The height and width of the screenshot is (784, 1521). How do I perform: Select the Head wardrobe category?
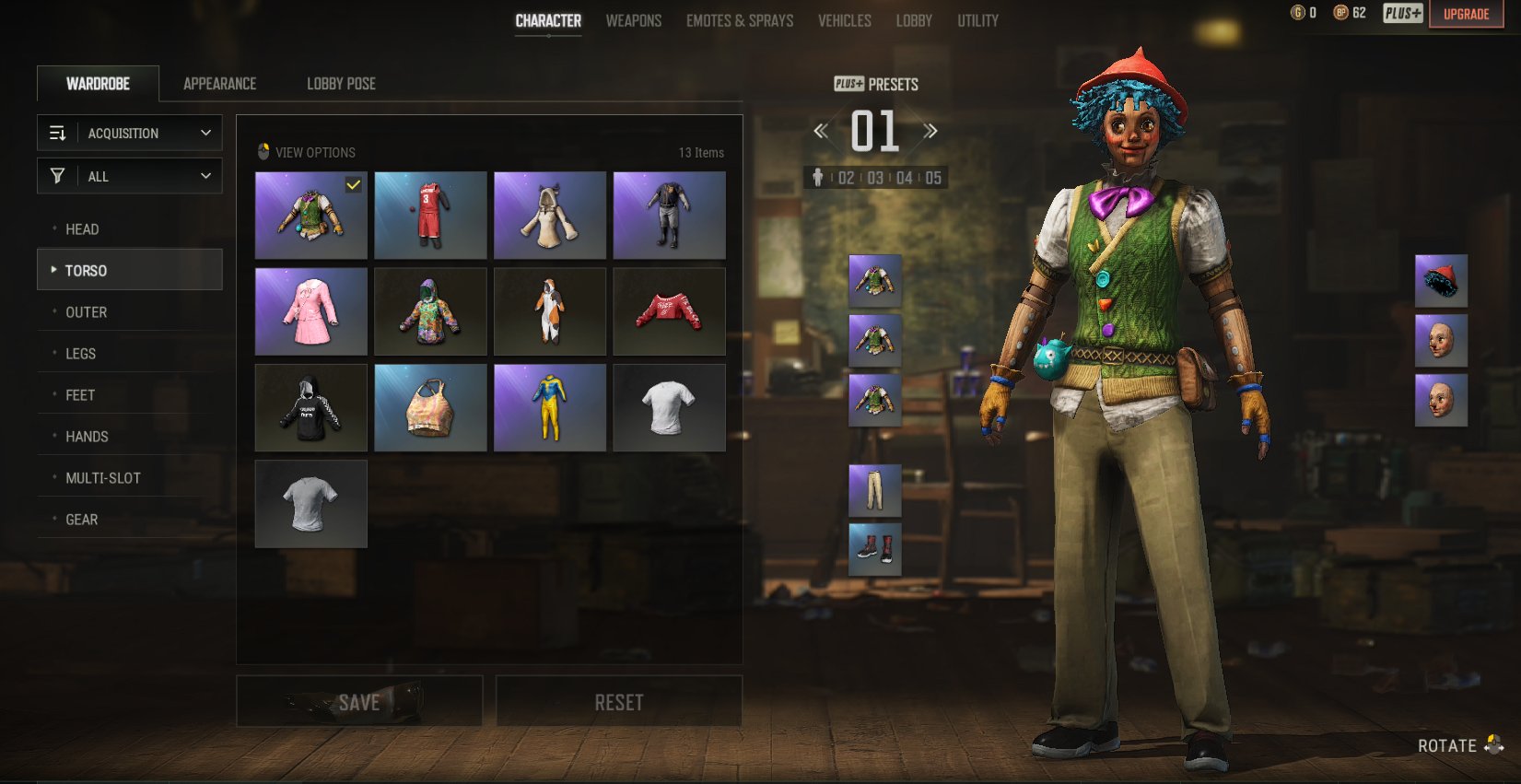[82, 229]
